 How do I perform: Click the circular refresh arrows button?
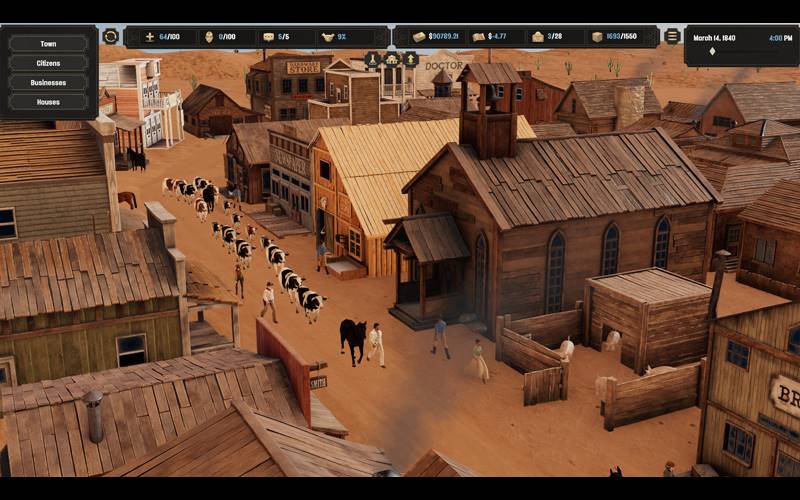[111, 37]
